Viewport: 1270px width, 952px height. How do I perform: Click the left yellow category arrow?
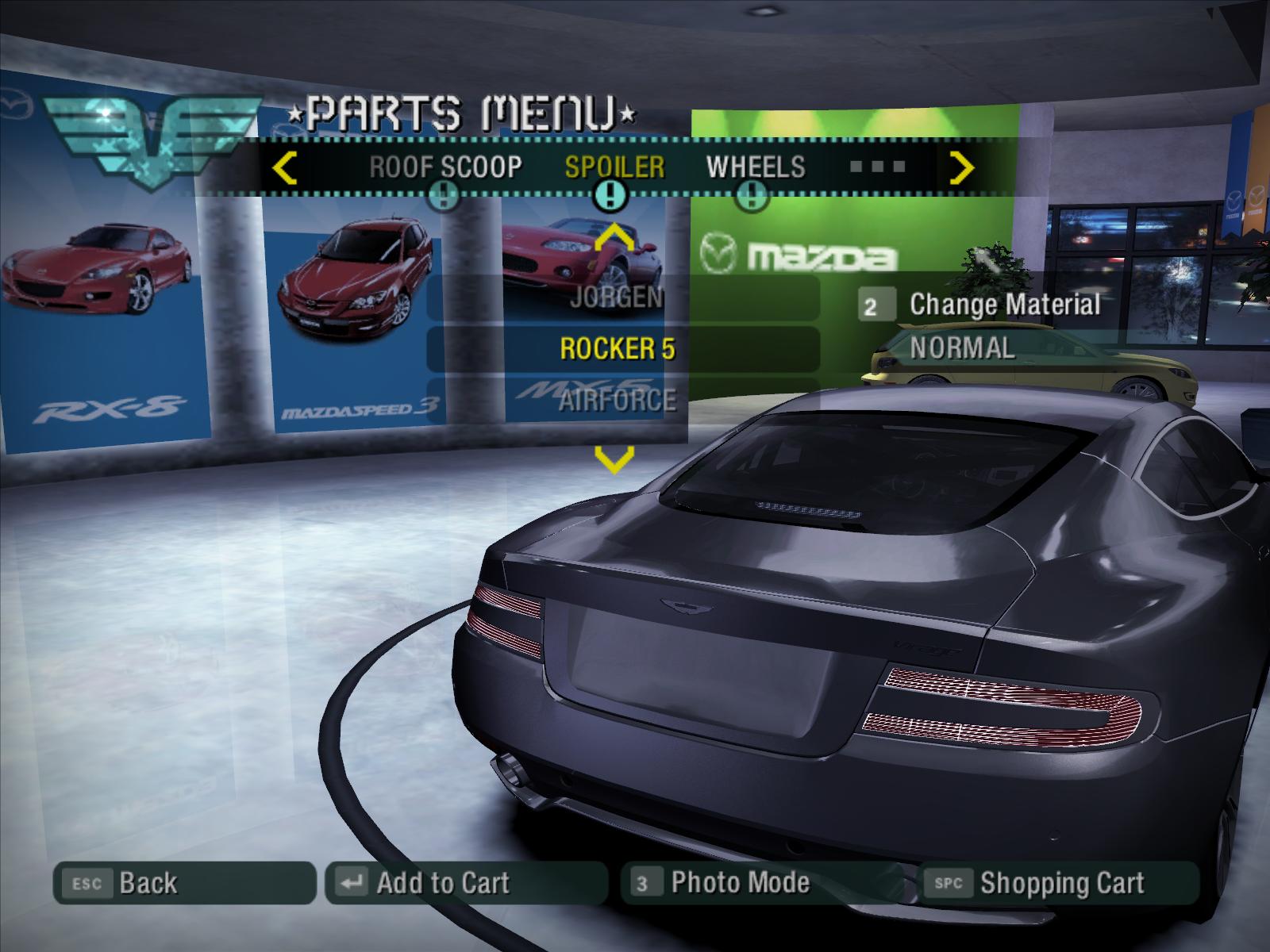(284, 168)
